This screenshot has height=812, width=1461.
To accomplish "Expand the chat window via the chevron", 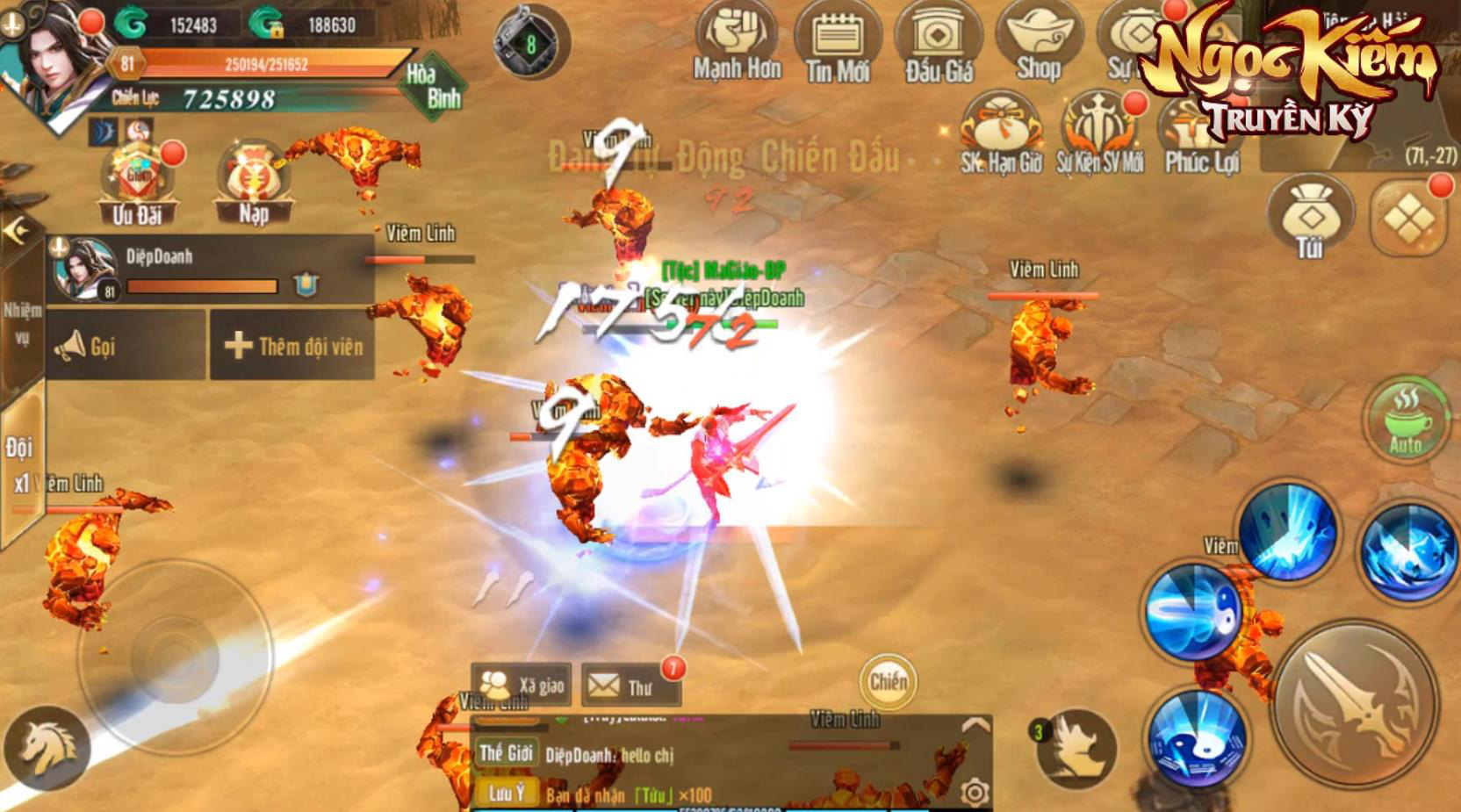I will [x=974, y=724].
